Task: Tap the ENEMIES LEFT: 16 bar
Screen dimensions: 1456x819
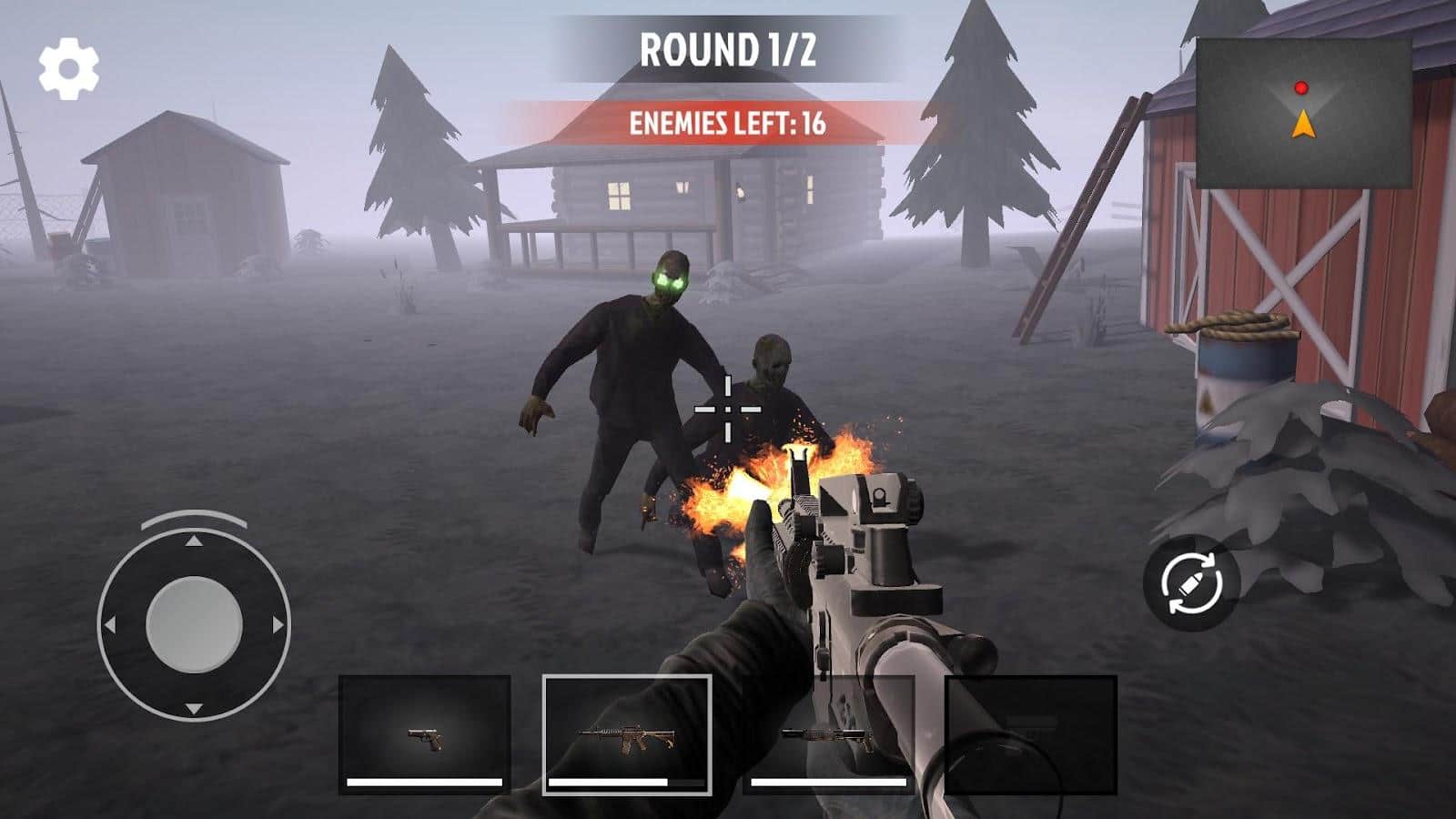Action: (728, 122)
